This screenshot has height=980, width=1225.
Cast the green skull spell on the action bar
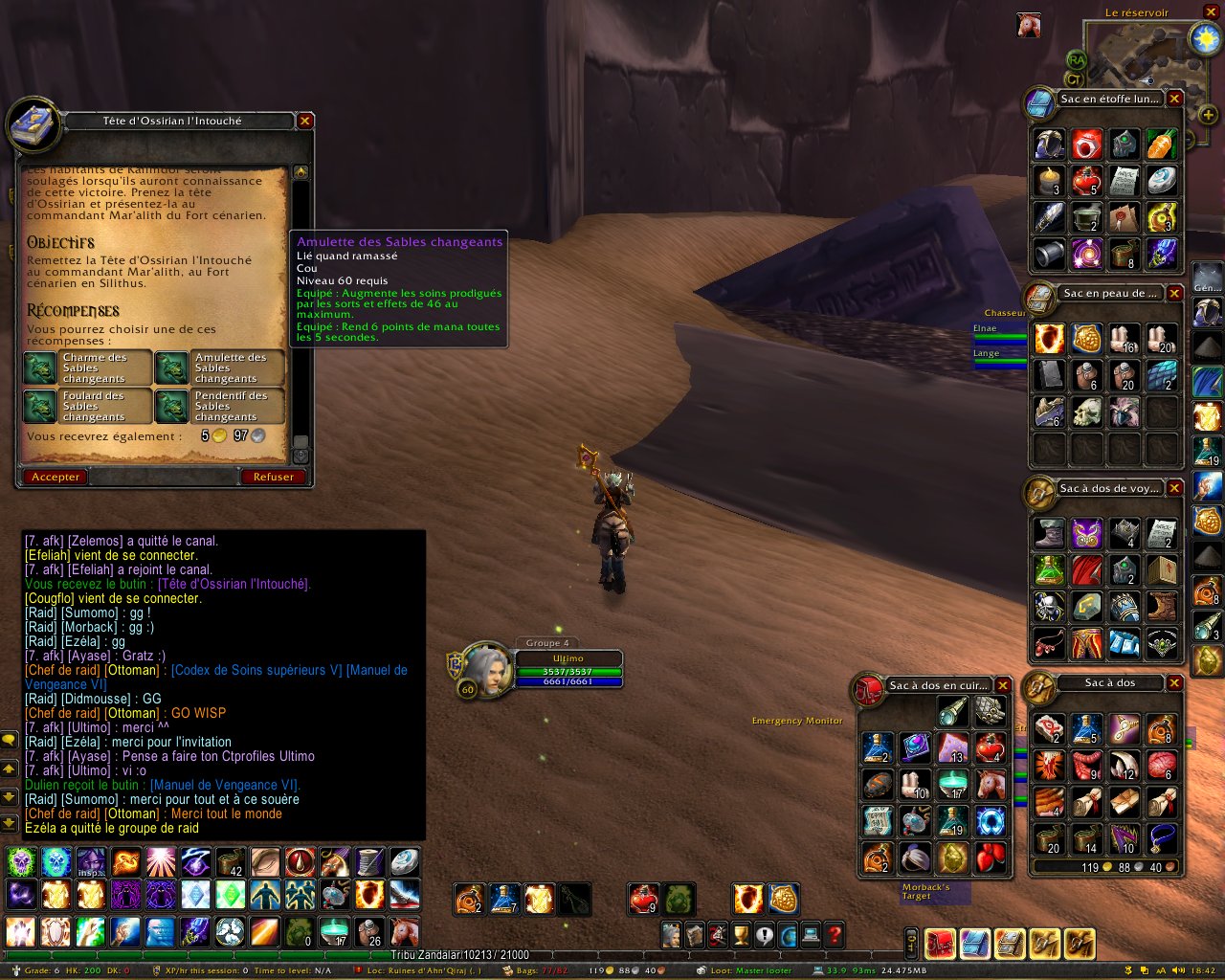21,862
